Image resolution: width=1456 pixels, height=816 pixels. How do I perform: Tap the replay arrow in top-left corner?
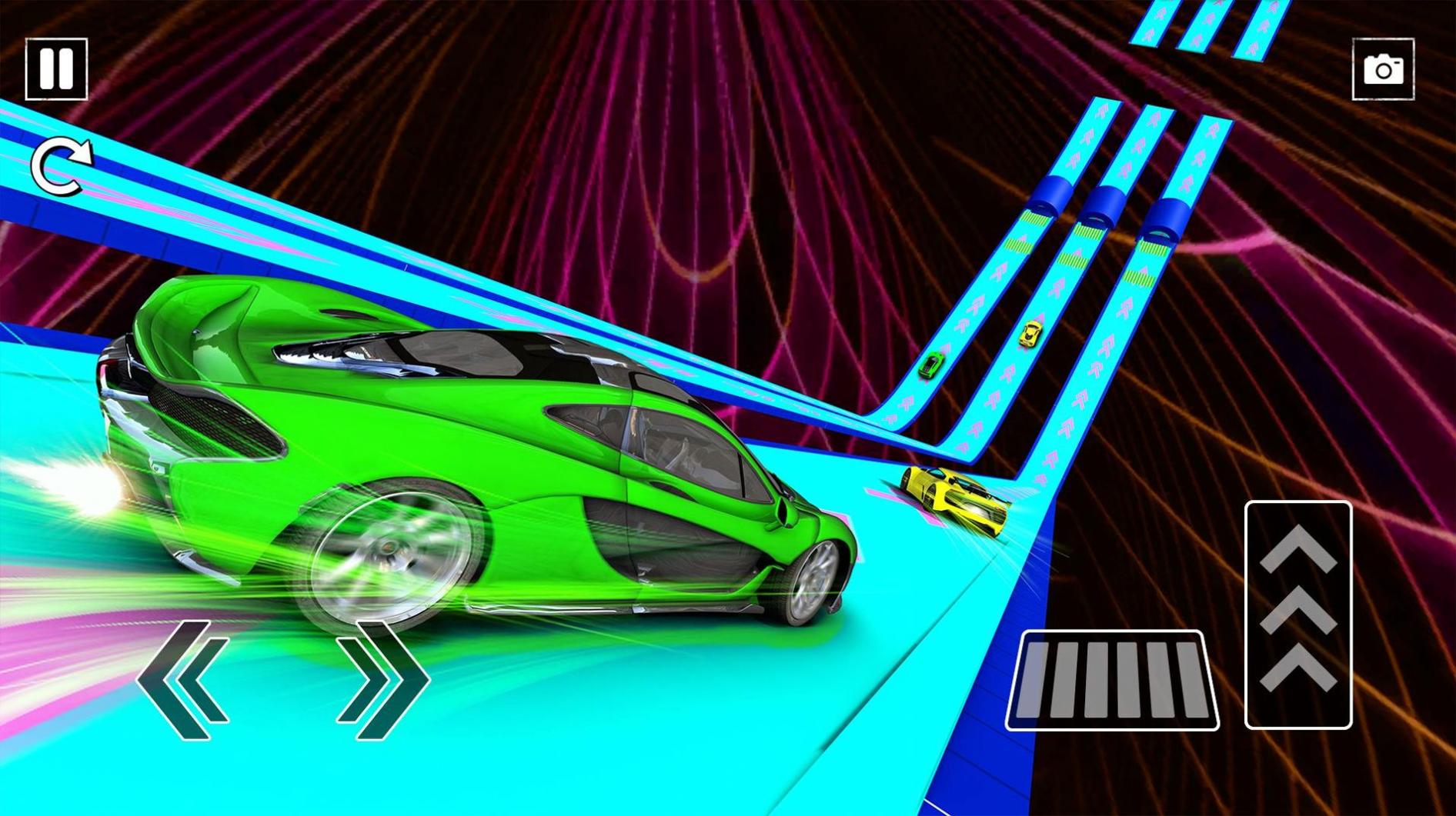tap(62, 165)
